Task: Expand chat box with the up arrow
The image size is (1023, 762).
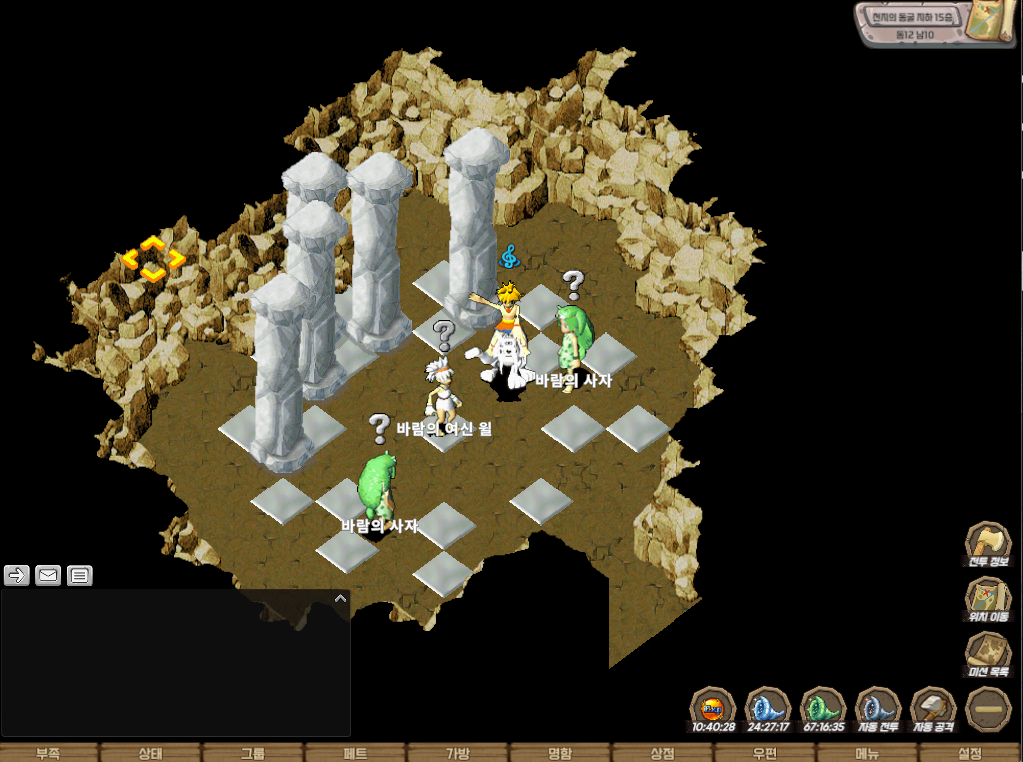Action: click(x=340, y=598)
